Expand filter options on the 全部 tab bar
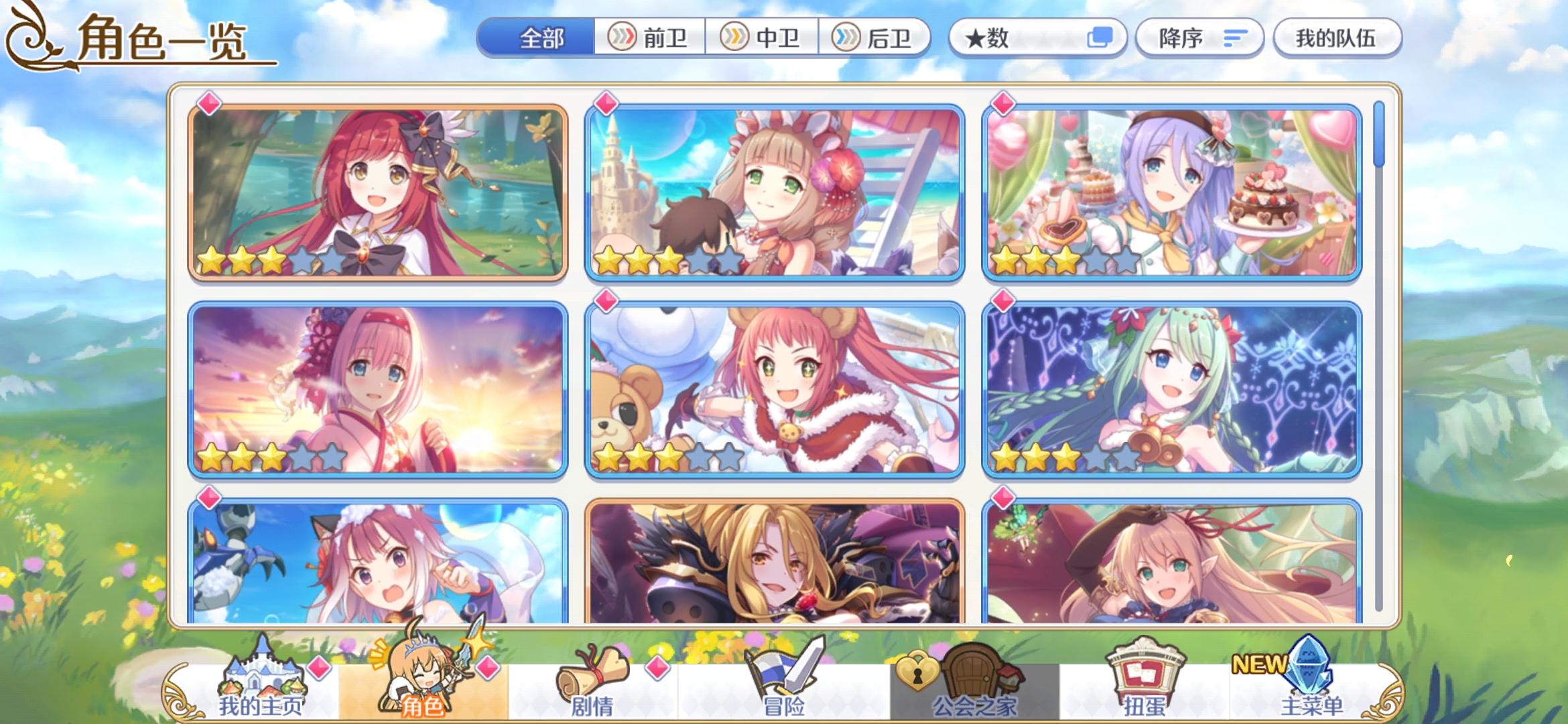1568x724 pixels. (541, 38)
